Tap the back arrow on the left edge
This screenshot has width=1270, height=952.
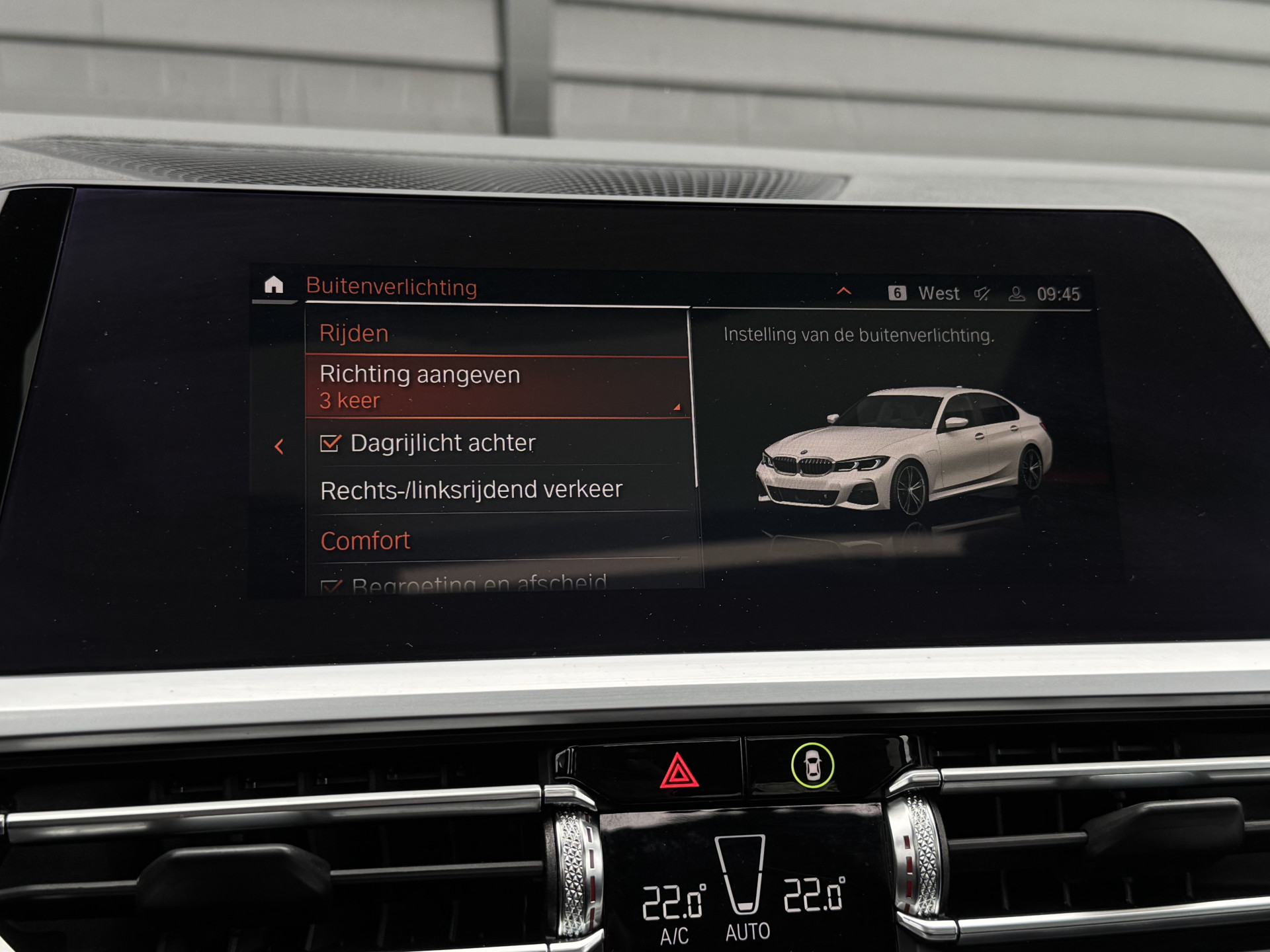point(280,446)
